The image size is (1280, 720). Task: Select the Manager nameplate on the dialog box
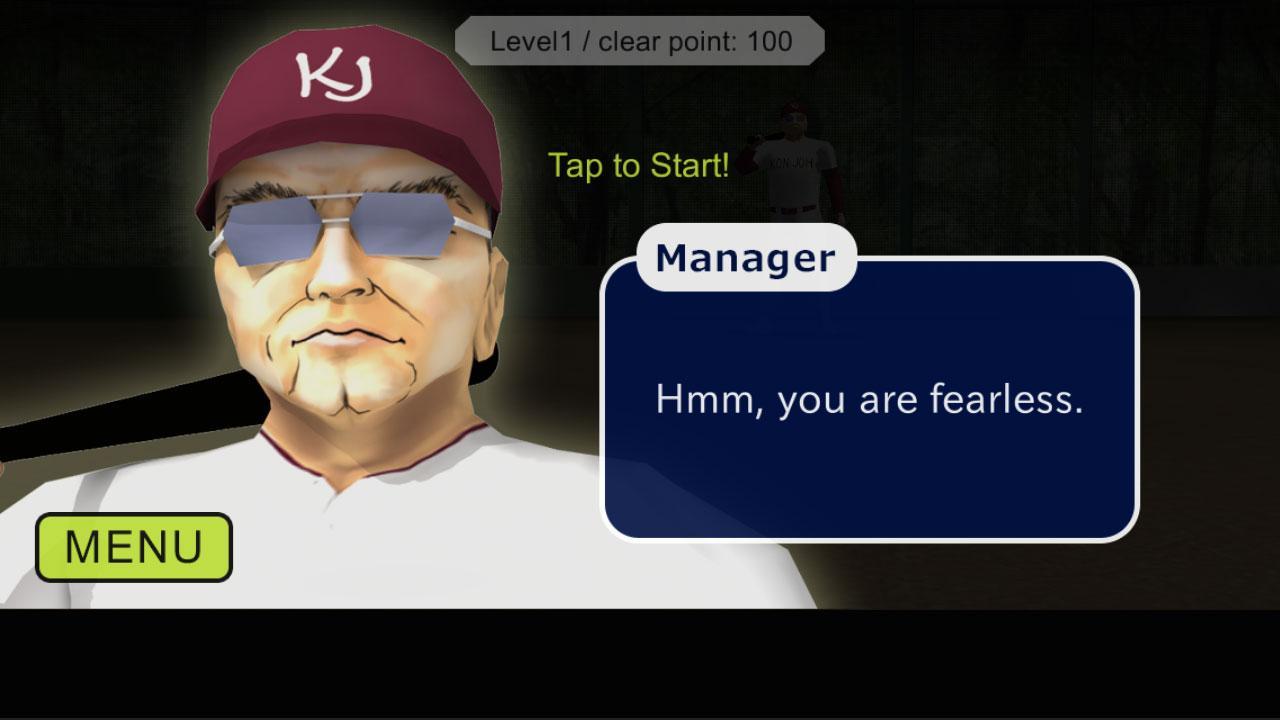point(745,257)
